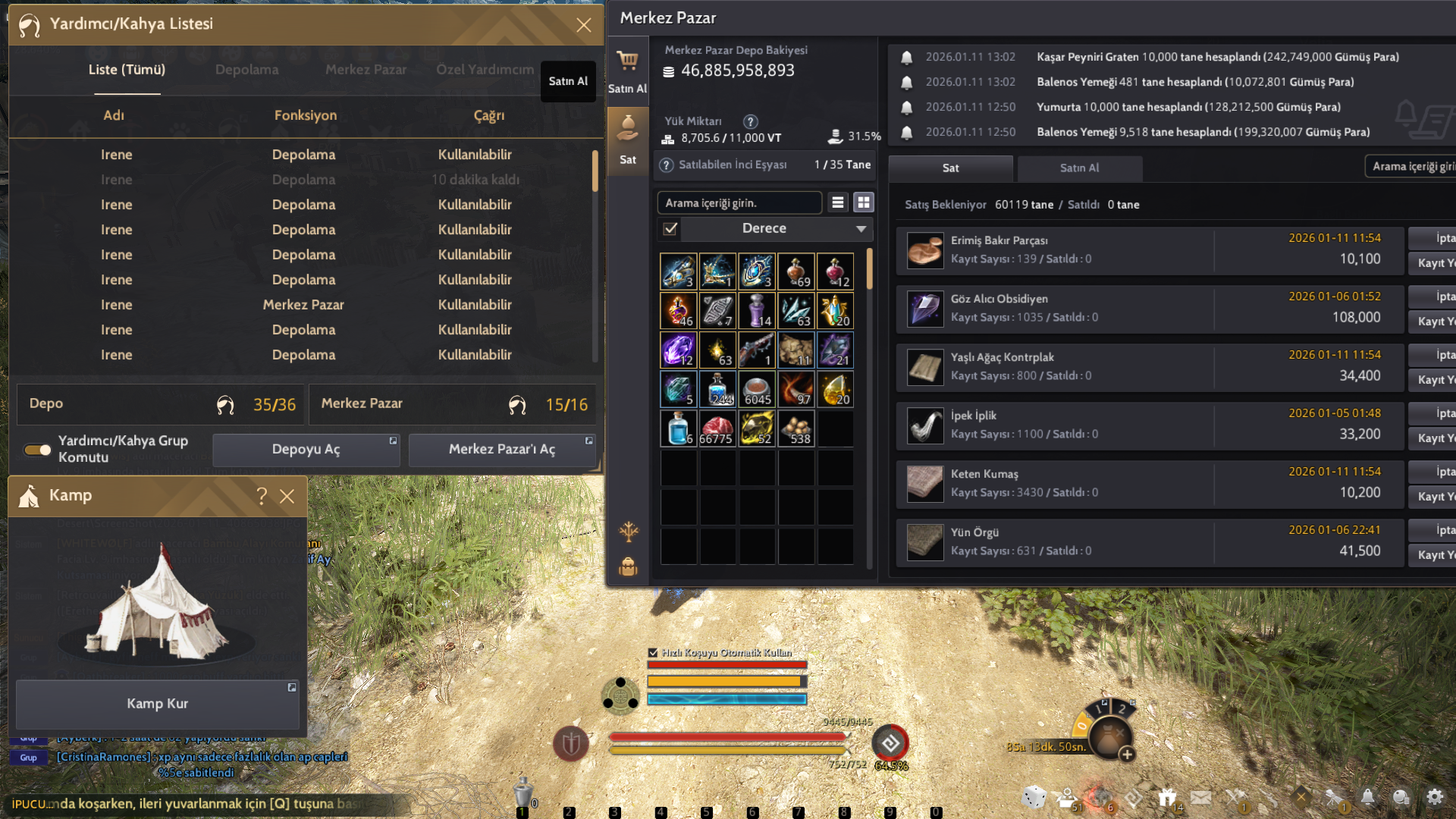The image size is (1456, 819).
Task: Select the bag icon on the market panel edge
Action: point(628,566)
